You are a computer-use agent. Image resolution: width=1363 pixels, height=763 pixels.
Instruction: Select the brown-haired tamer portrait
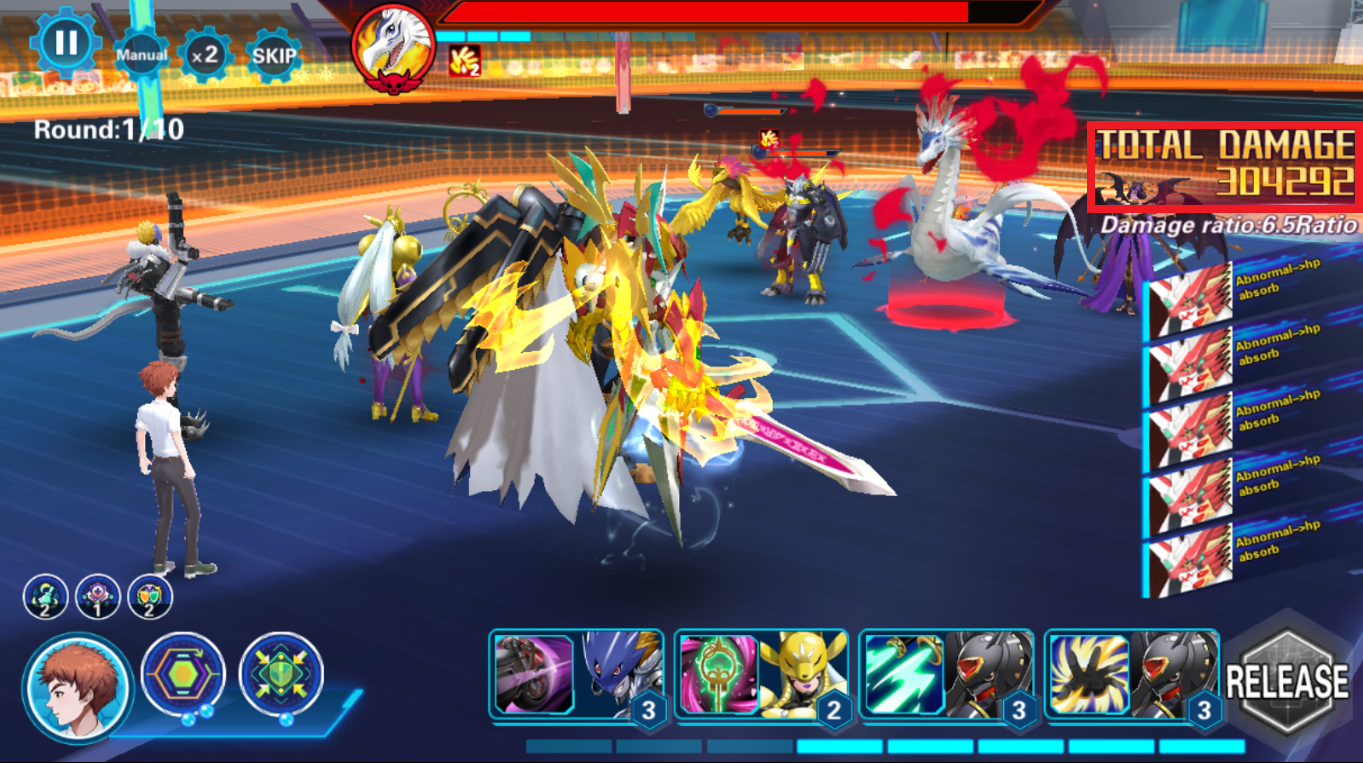(x=78, y=688)
